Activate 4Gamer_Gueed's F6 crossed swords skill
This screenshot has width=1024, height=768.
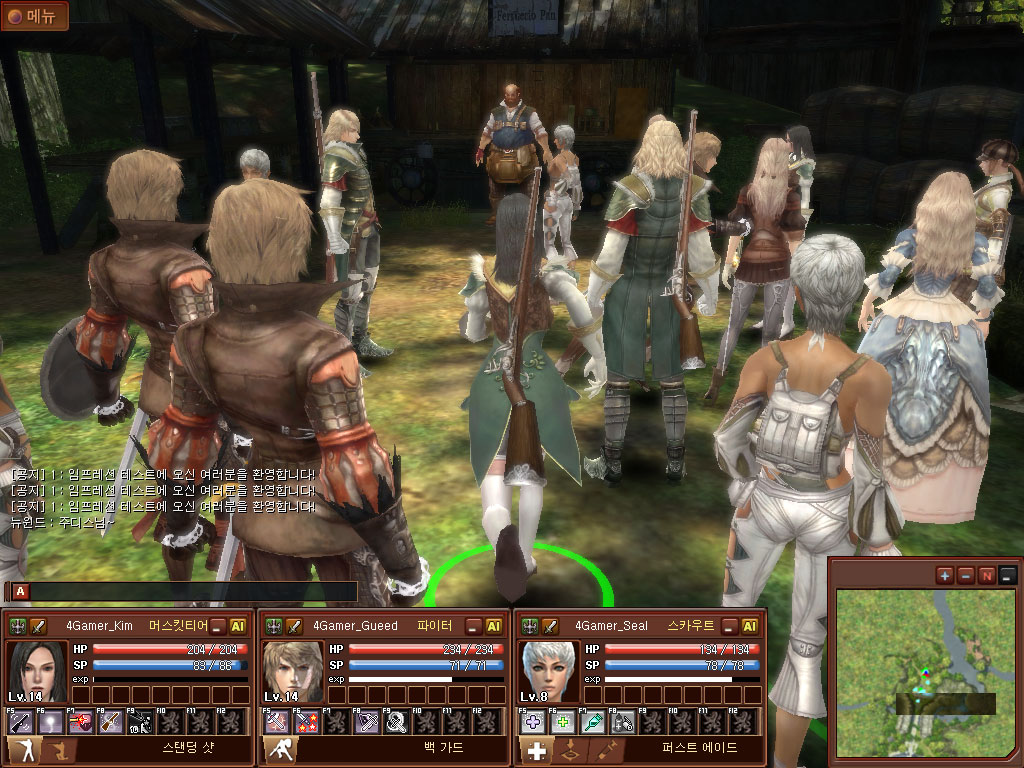(307, 721)
